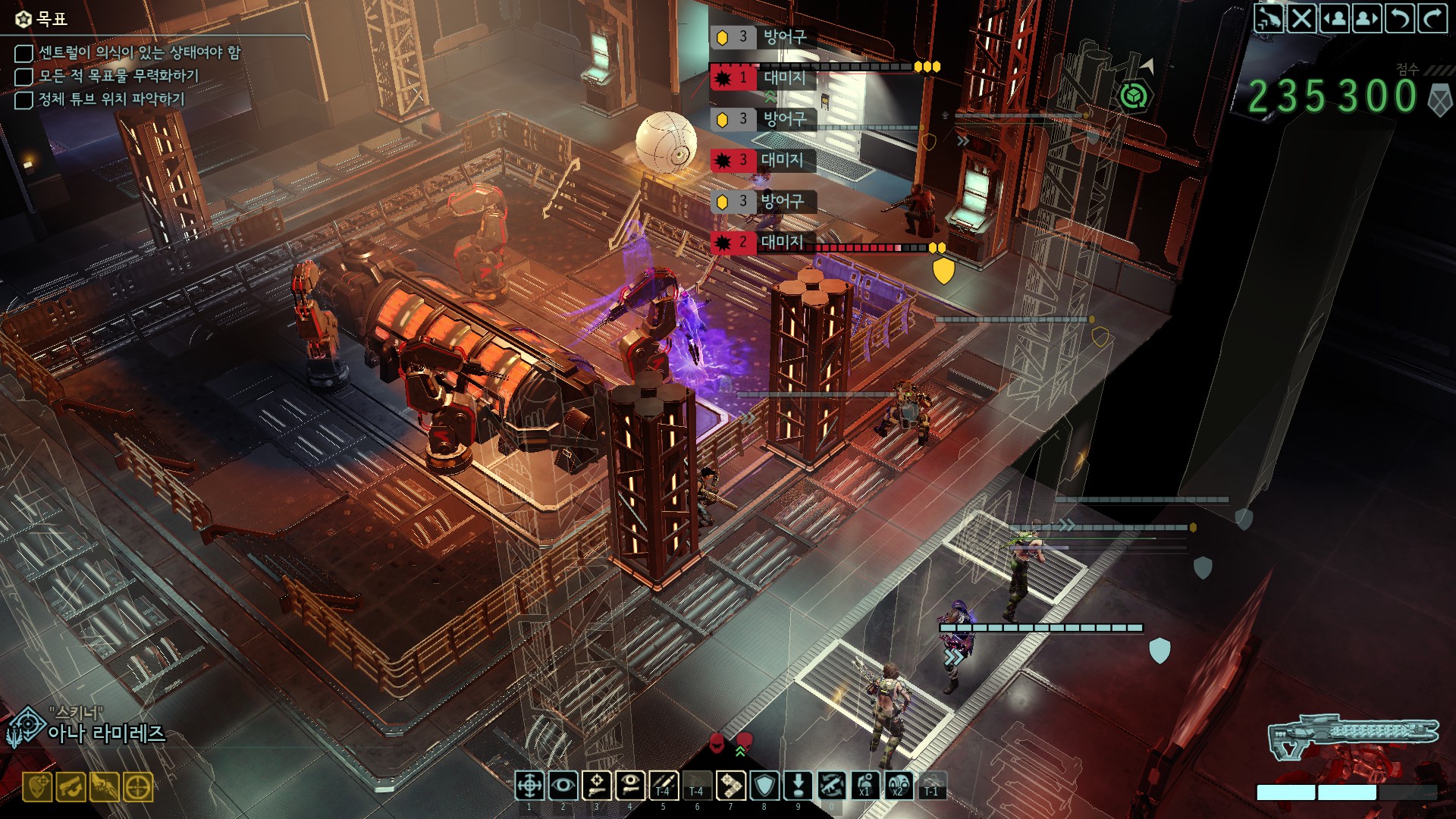Viewport: 1456px width, 819px height.
Task: Select the twin bullets ability showing T-4
Action: click(664, 786)
